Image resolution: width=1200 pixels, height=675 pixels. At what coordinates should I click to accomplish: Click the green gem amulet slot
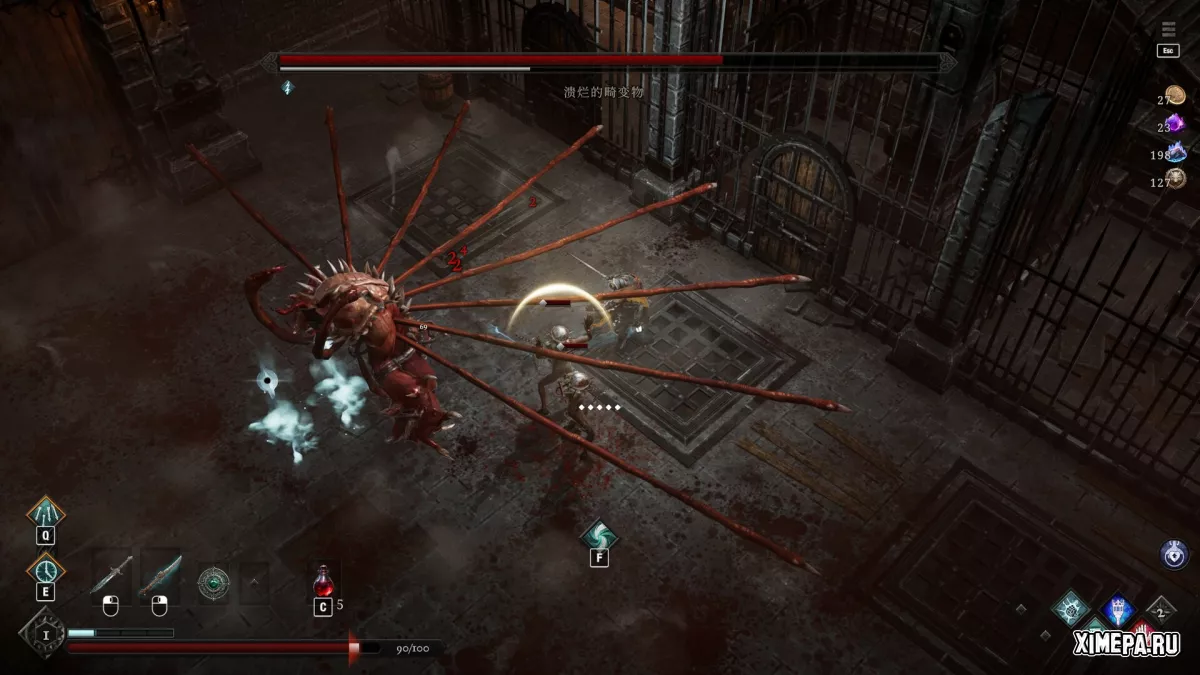coord(213,582)
